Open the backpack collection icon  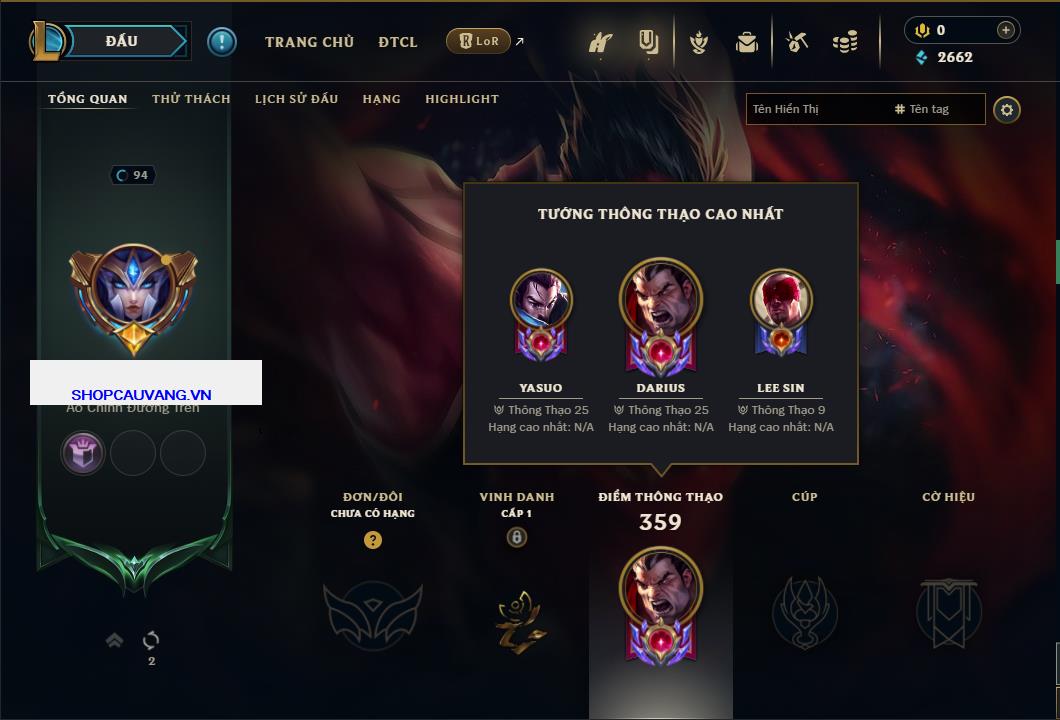(746, 42)
